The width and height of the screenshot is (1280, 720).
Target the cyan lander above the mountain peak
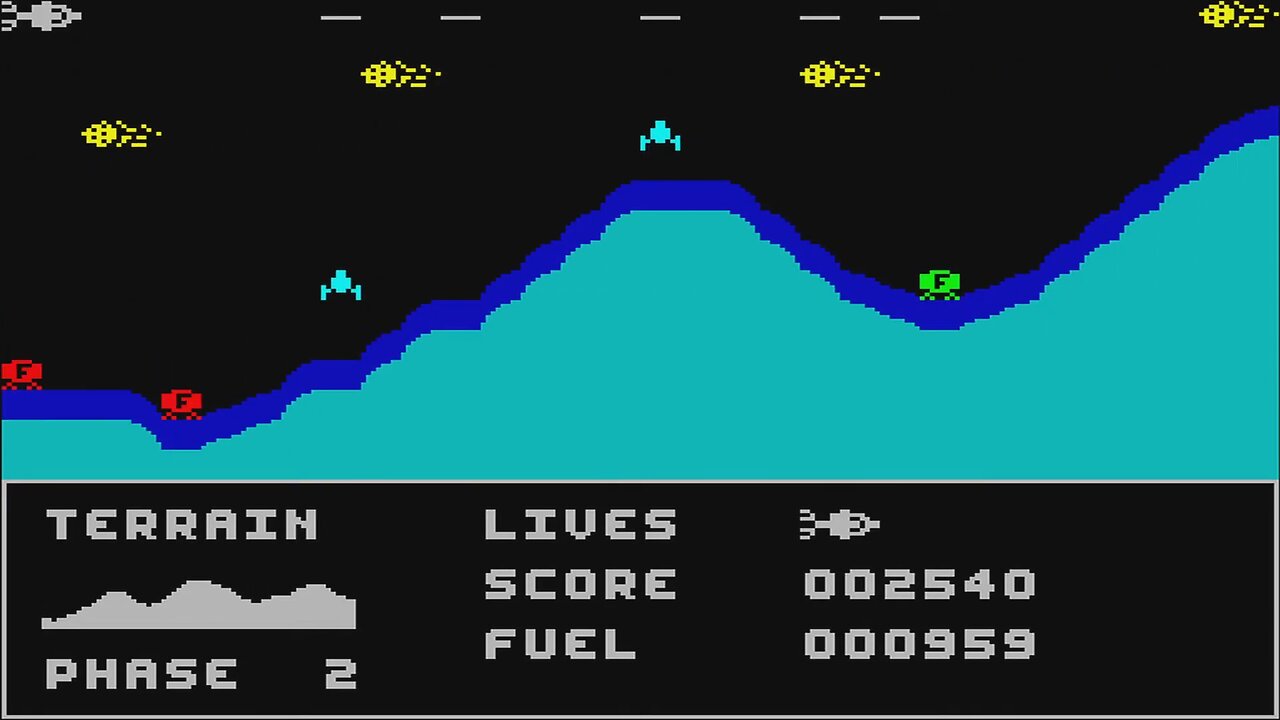pos(660,137)
